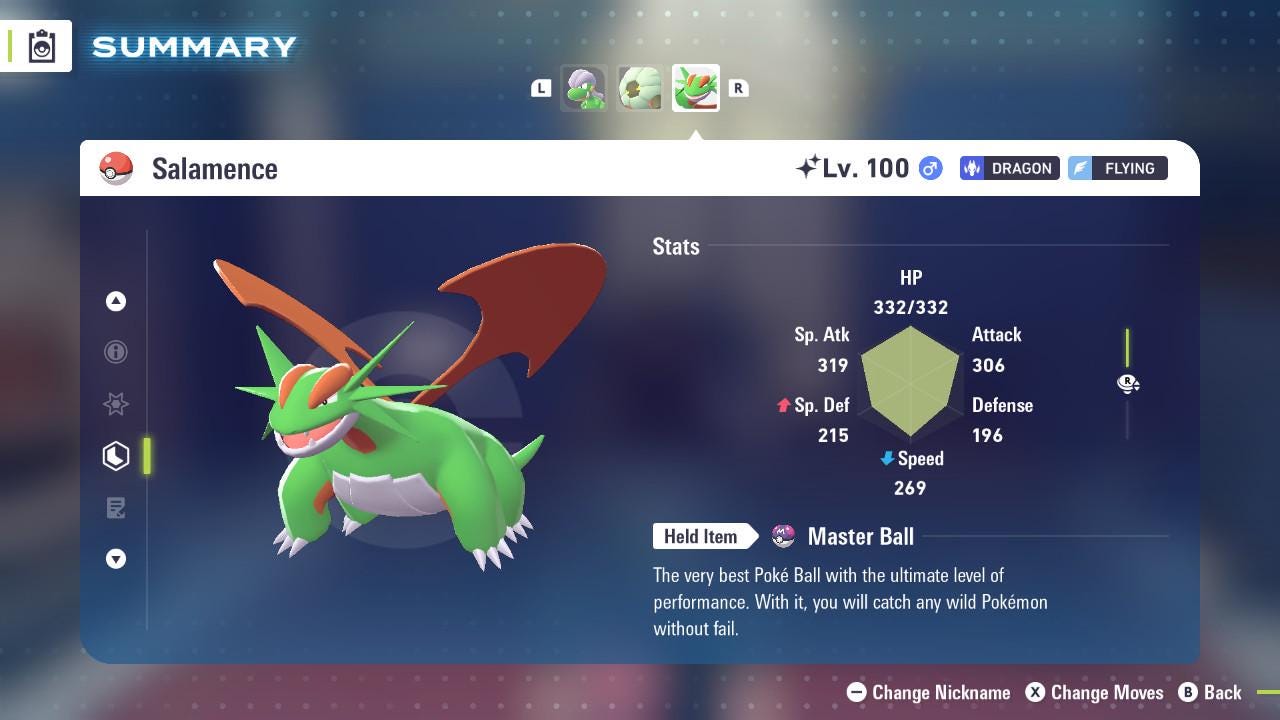Open the info summary tab

[116, 352]
